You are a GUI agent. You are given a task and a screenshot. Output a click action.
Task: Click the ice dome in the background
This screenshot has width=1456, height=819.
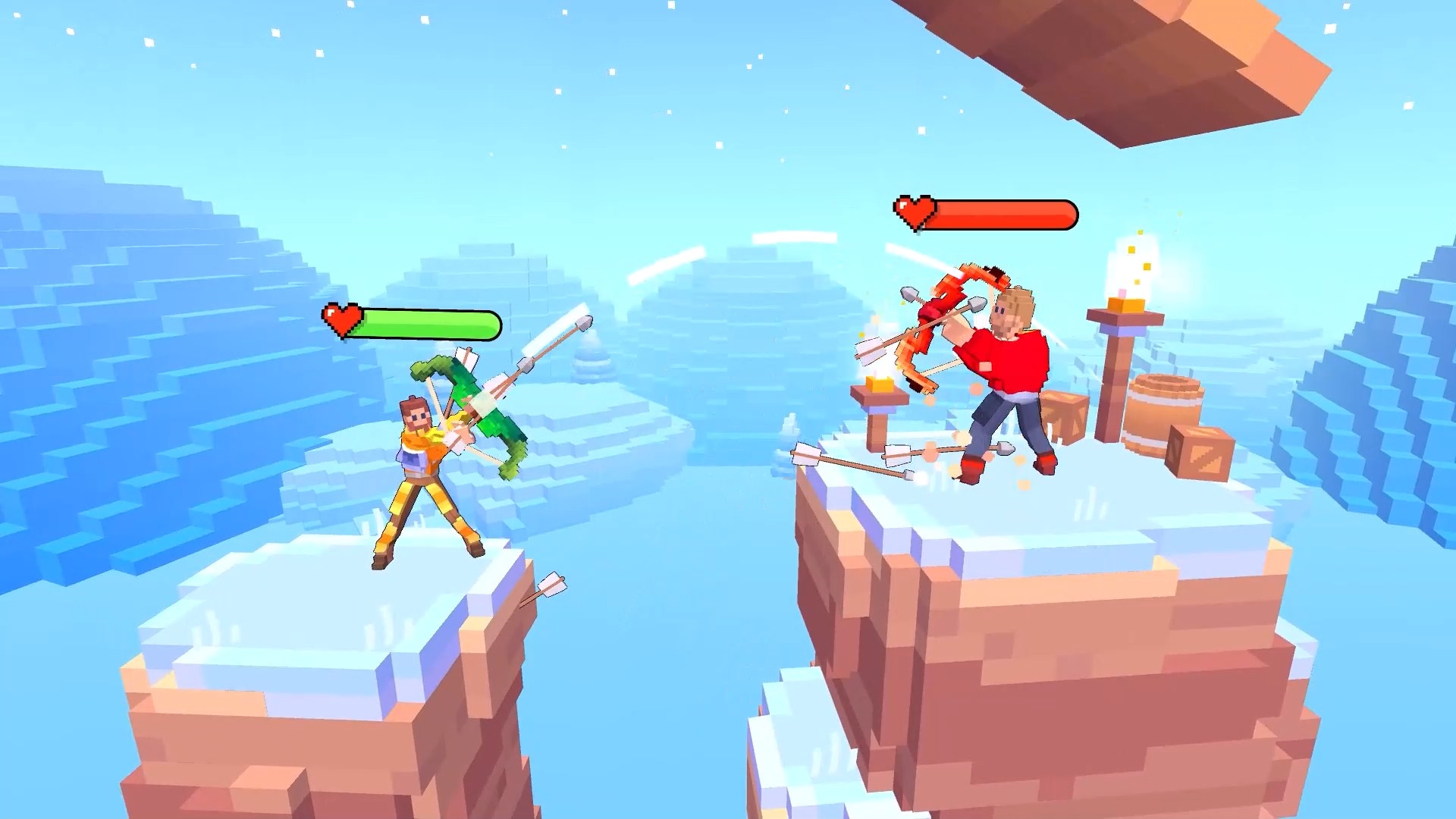743,318
